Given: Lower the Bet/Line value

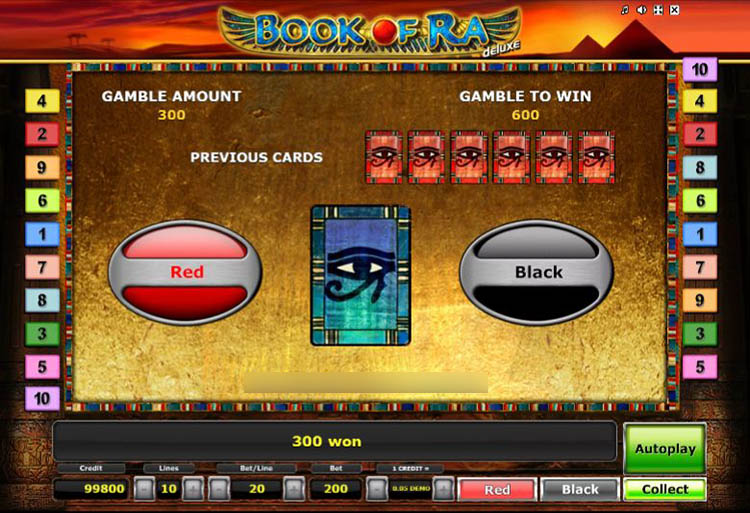Looking at the screenshot, I should point(218,490).
